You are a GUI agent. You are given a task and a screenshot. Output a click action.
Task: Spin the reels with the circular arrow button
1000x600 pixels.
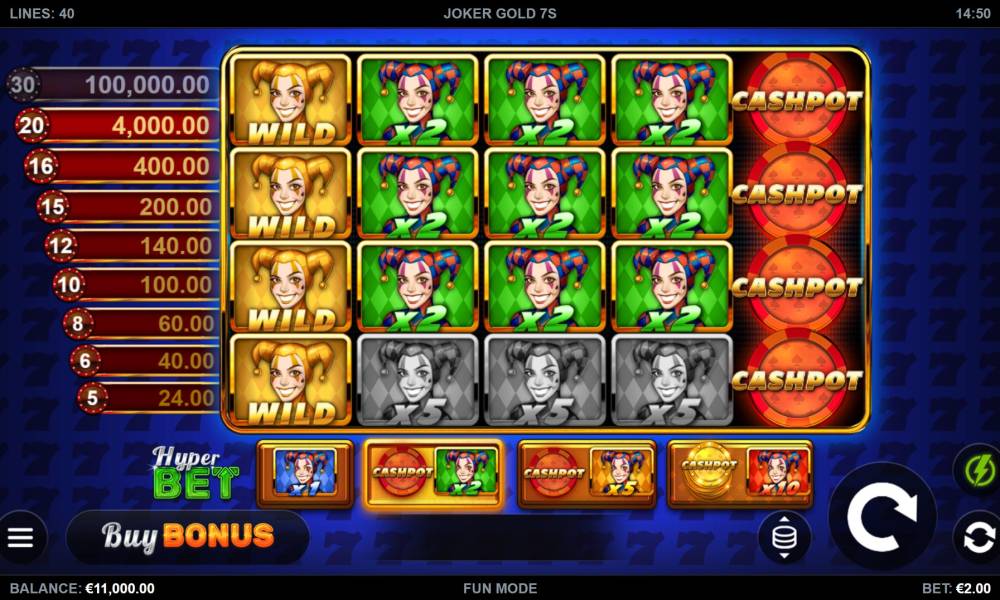pos(882,516)
